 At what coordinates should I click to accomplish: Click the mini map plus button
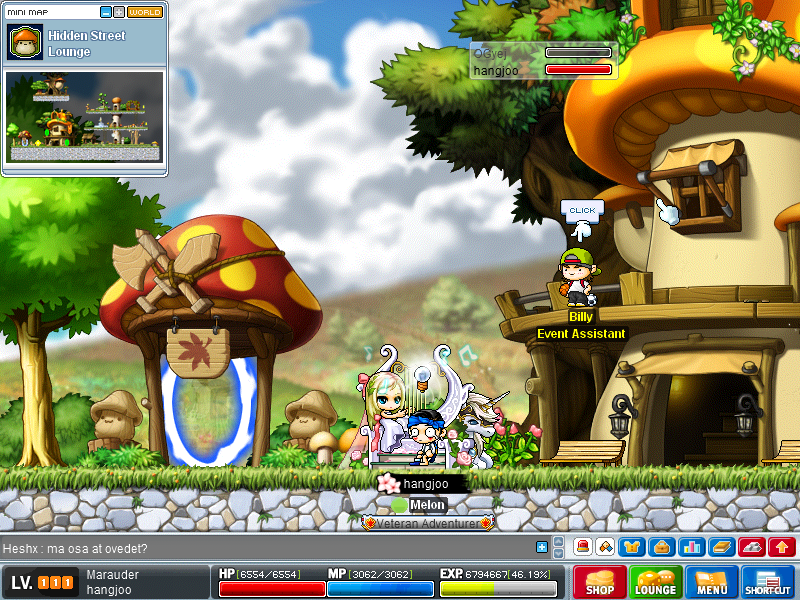120,12
